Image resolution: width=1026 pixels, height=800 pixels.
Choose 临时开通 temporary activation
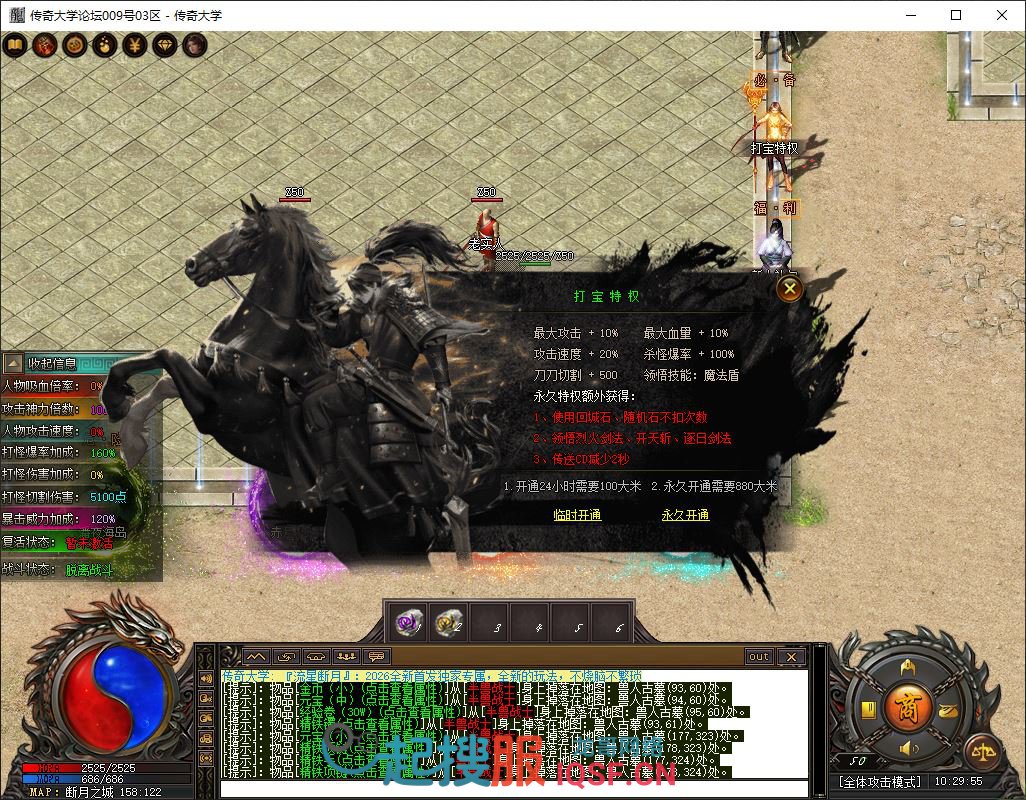[577, 515]
